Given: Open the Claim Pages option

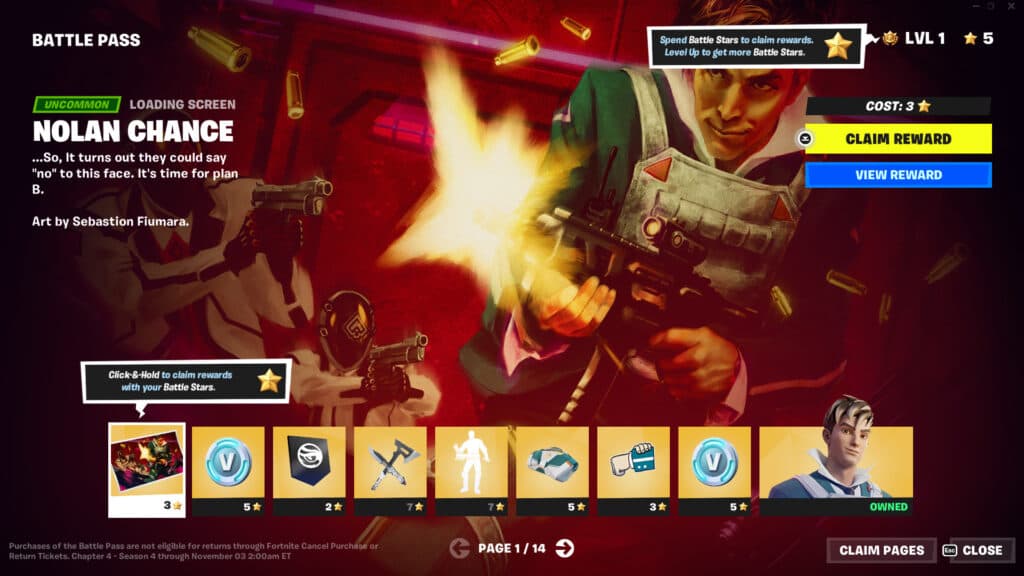Looking at the screenshot, I should 881,550.
